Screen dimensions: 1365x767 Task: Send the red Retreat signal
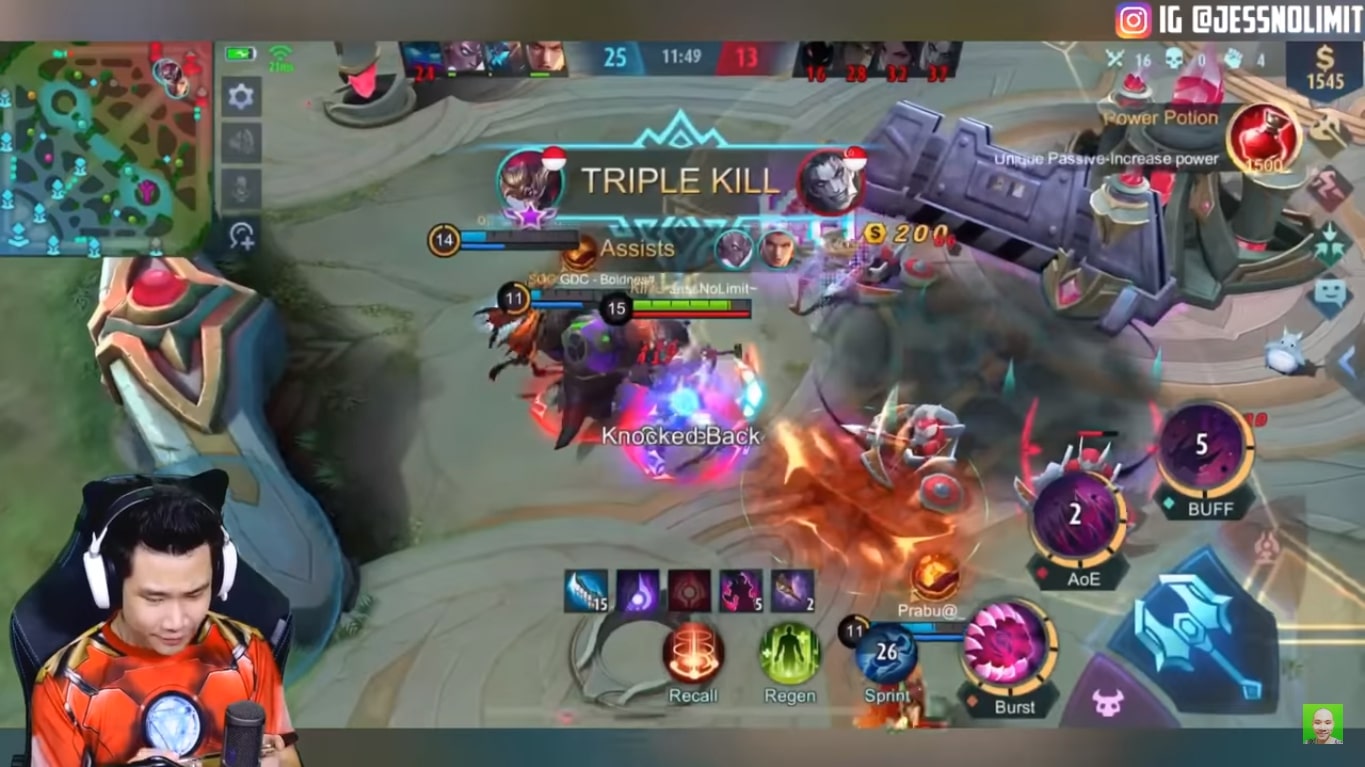[x=1331, y=184]
